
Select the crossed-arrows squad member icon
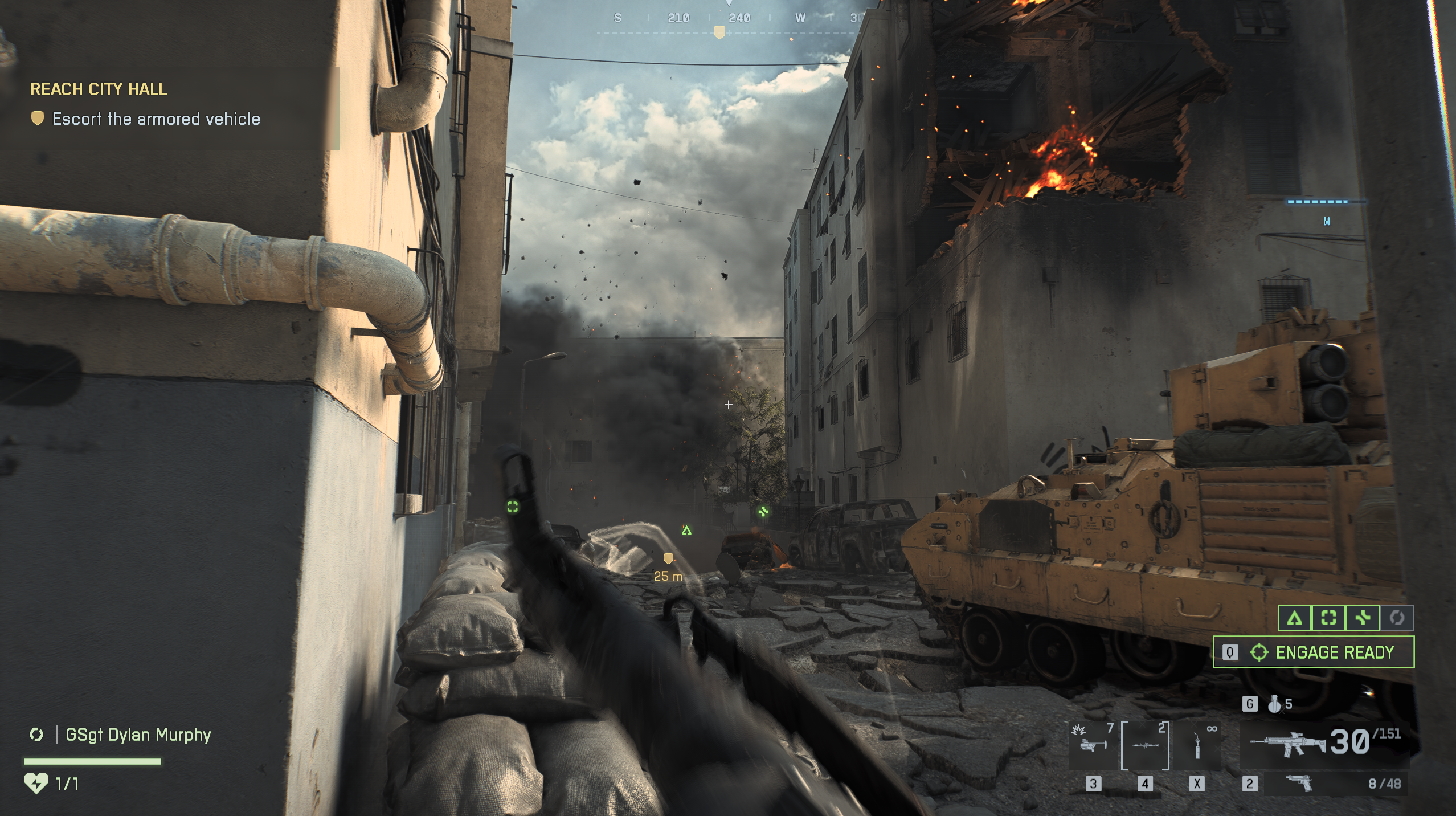[x=1363, y=618]
